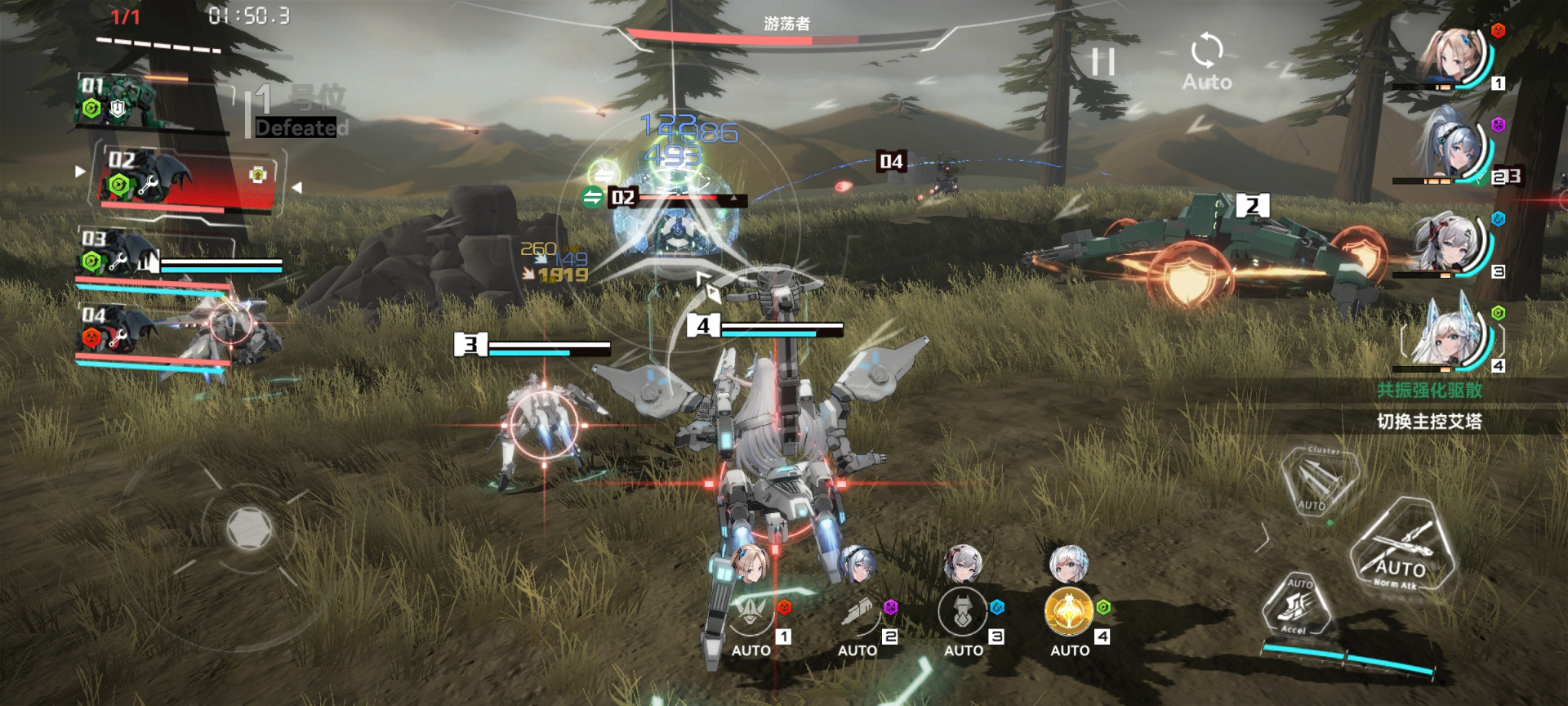The image size is (1568, 706).
Task: Toggle the Auto battle mode
Action: coord(1206,62)
